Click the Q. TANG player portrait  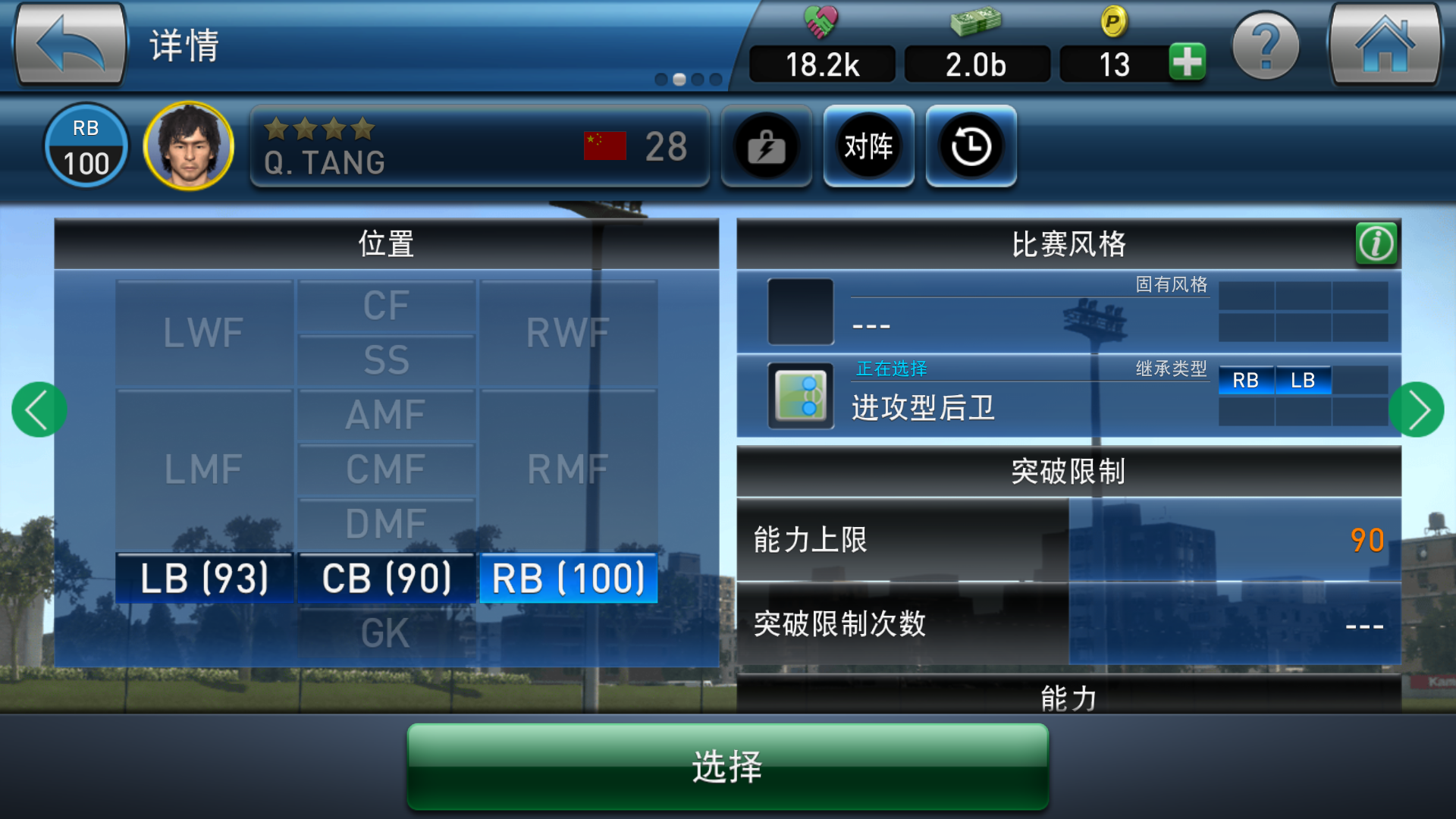pyautogui.click(x=188, y=145)
